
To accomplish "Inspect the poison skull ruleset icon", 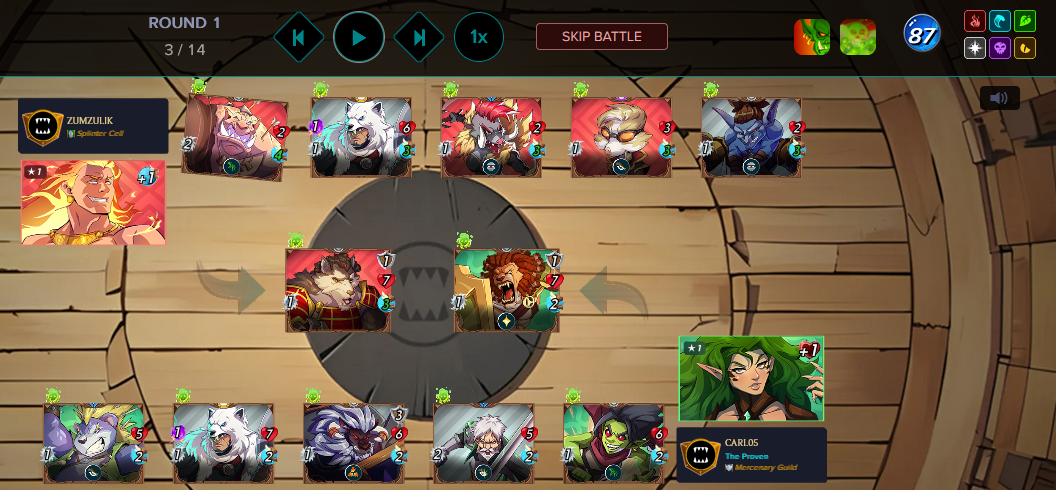I will coord(858,37).
